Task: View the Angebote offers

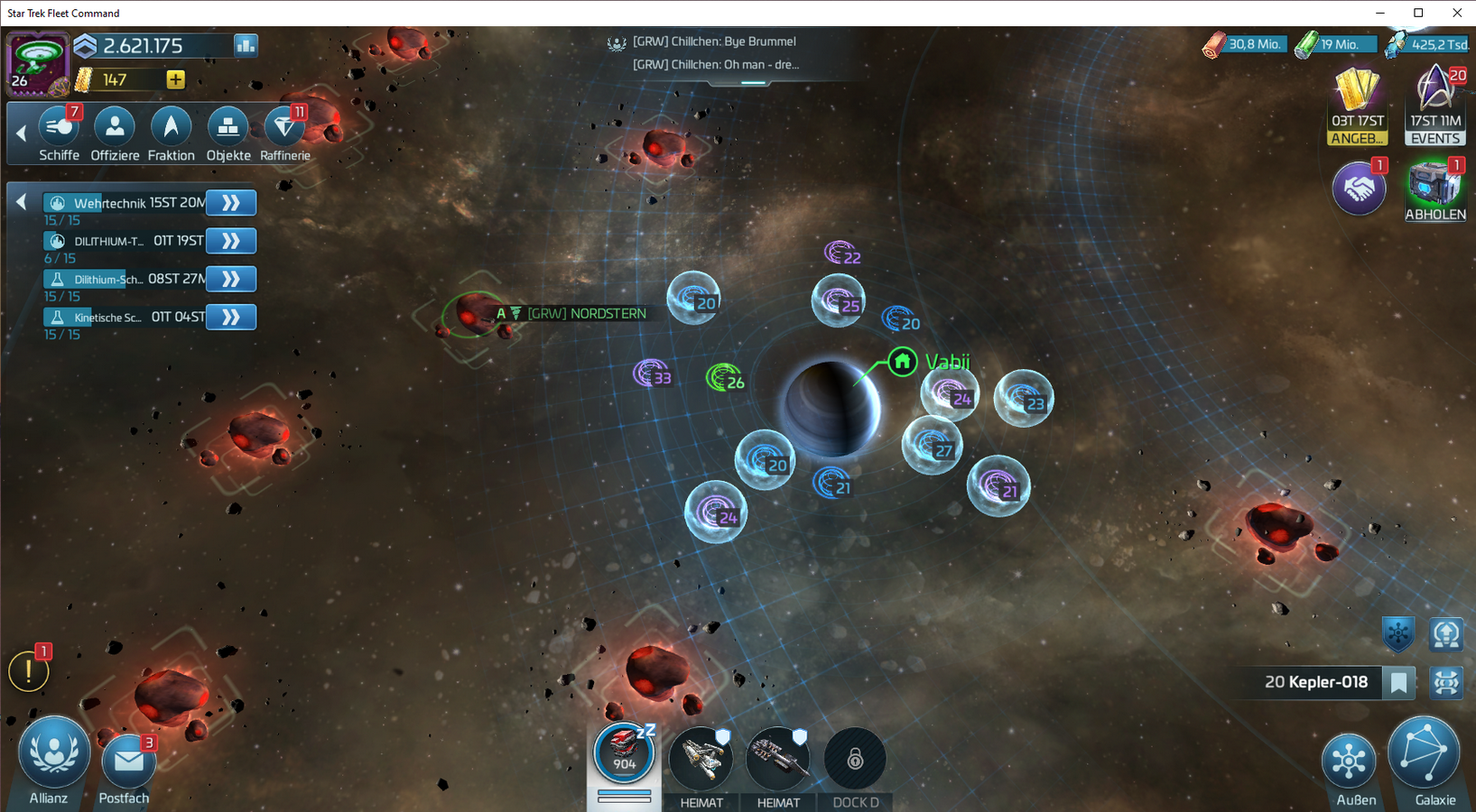Action: click(1357, 105)
